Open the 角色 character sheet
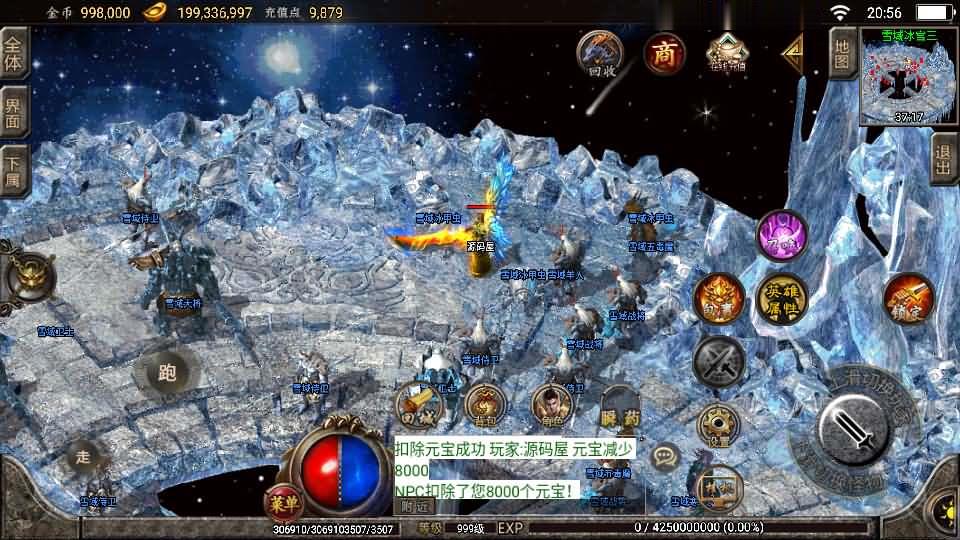The height and width of the screenshot is (540, 960). 551,404
